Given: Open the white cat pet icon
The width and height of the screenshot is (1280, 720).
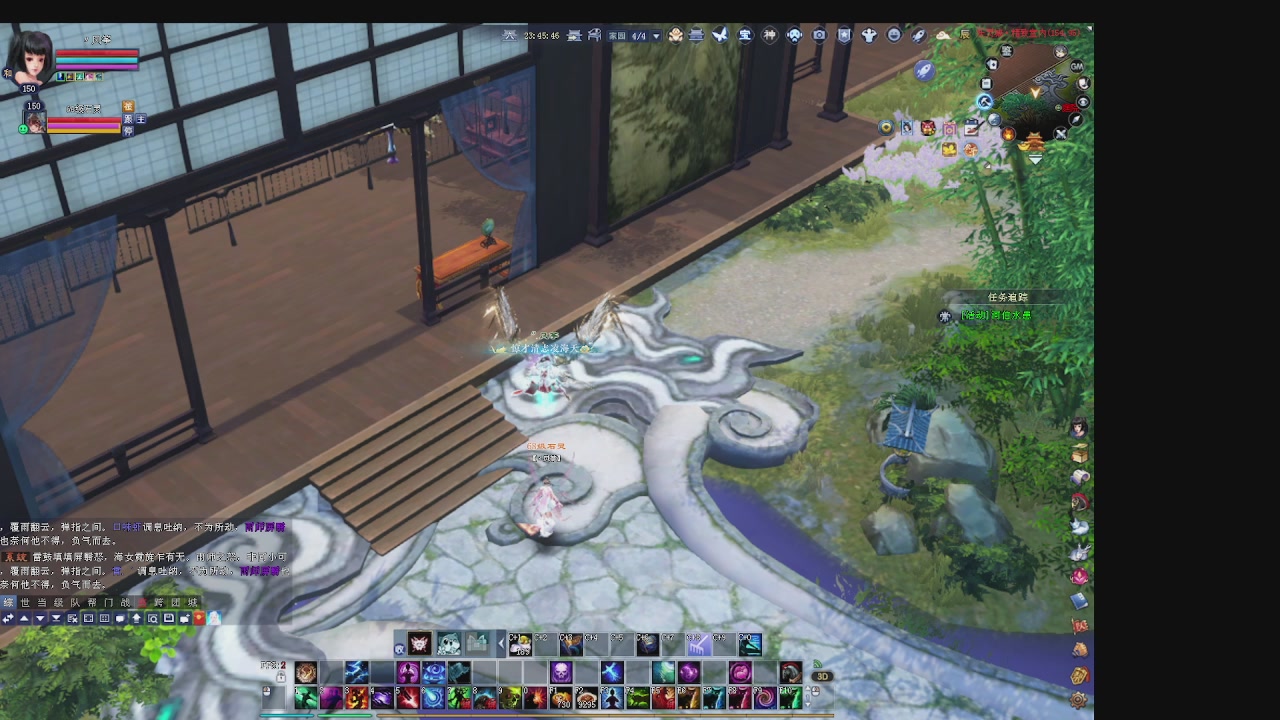Looking at the screenshot, I should tap(449, 644).
